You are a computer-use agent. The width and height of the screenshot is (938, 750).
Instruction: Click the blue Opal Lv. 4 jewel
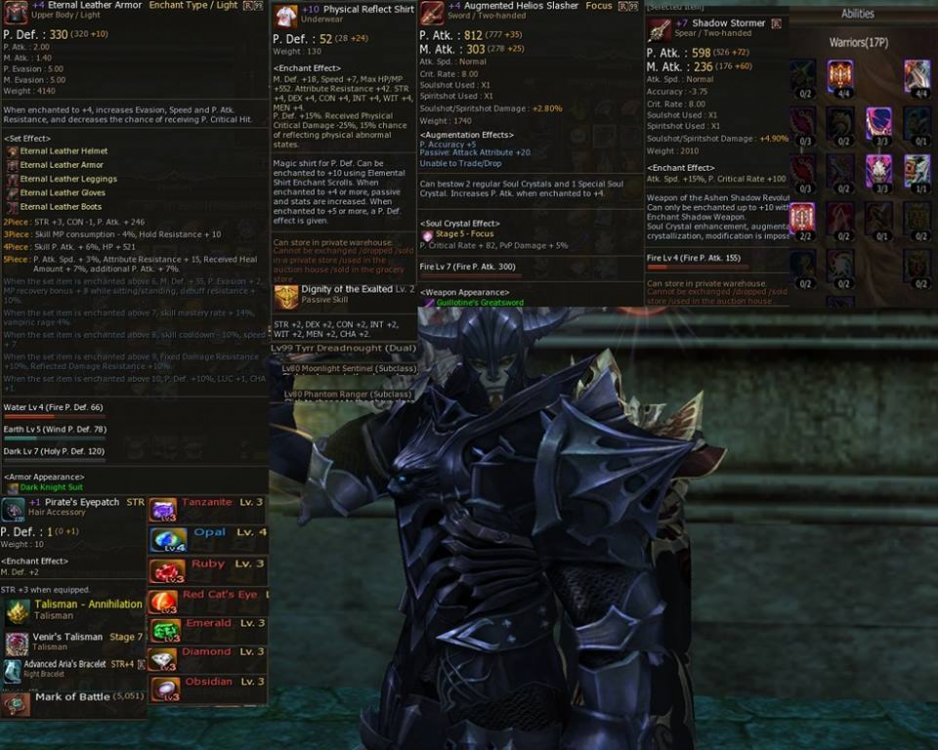[x=163, y=540]
